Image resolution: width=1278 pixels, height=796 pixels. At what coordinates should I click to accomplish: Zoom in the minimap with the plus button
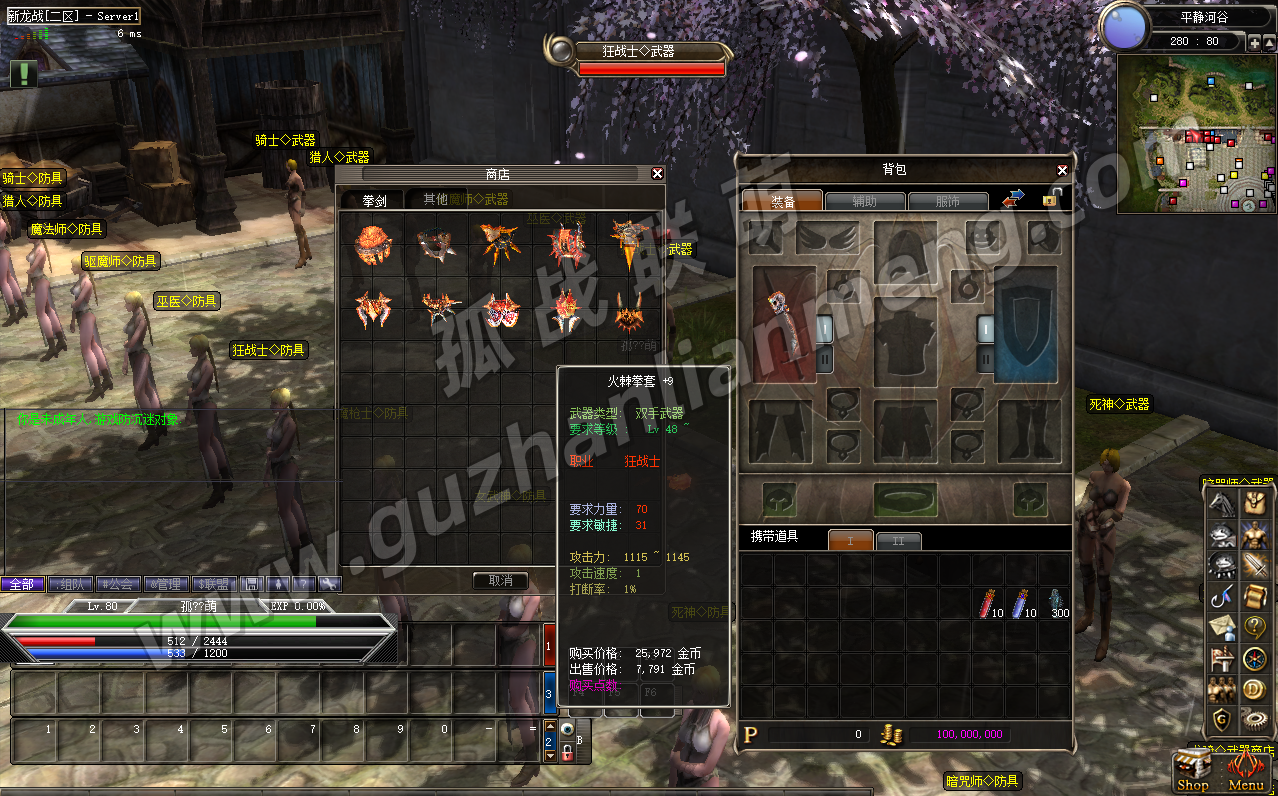(x=1255, y=42)
